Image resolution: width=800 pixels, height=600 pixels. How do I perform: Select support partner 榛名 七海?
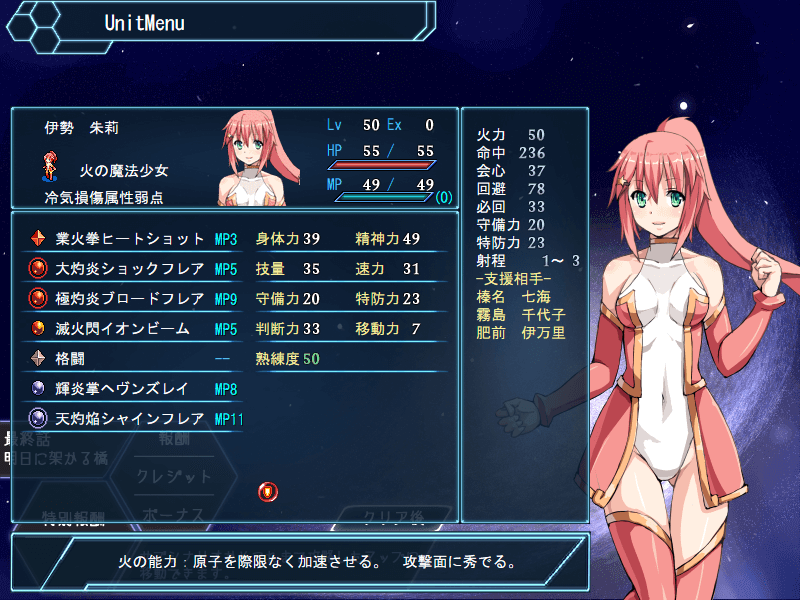521,297
